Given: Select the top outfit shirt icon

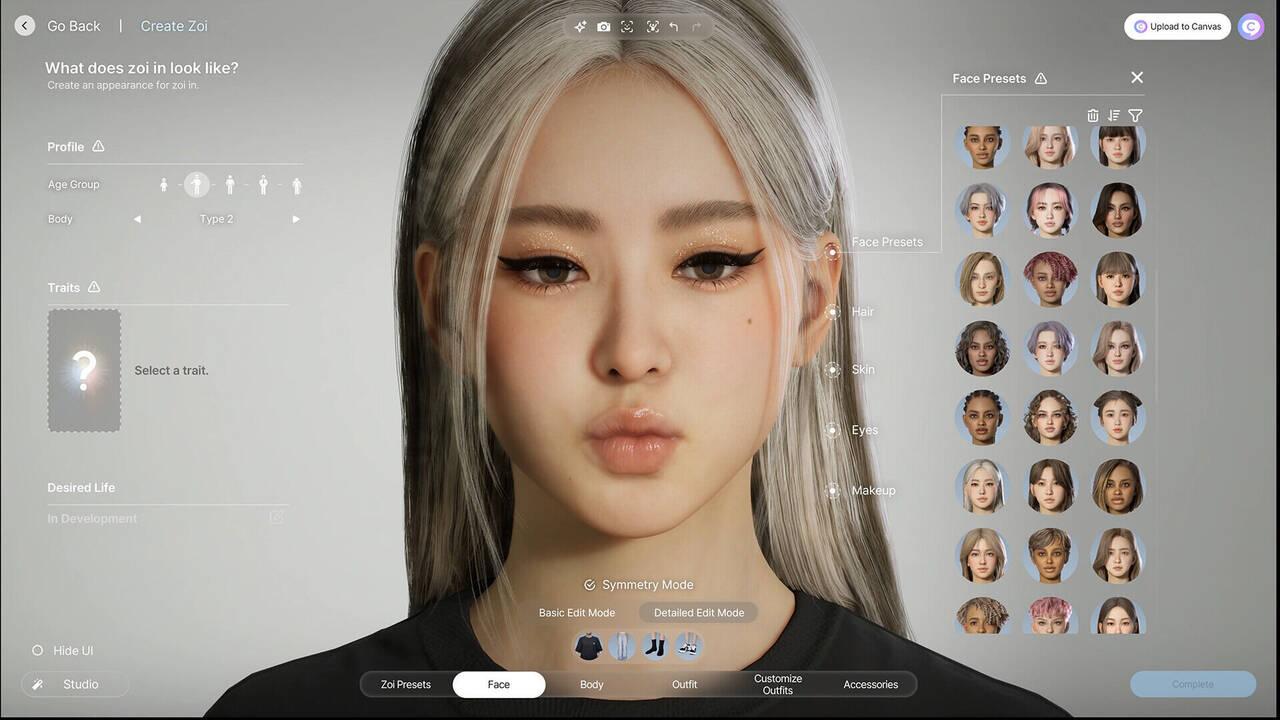Looking at the screenshot, I should (588, 645).
